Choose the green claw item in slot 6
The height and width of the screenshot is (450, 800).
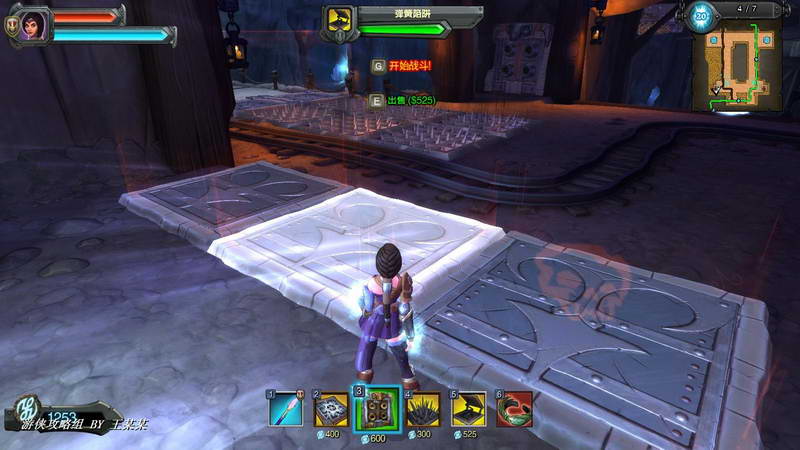tap(514, 408)
